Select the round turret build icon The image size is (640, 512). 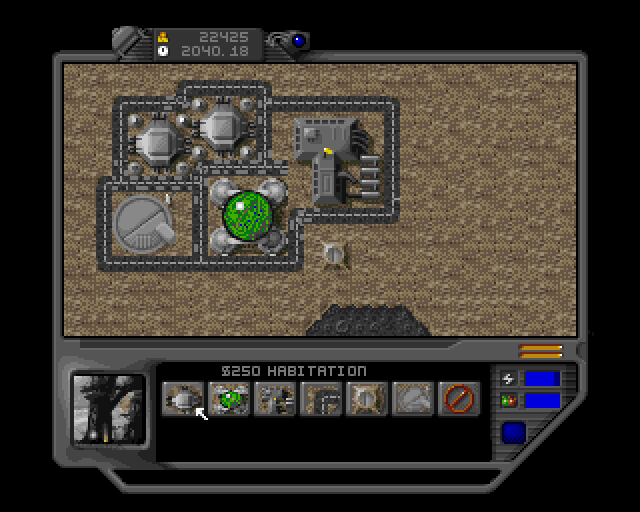[x=367, y=399]
